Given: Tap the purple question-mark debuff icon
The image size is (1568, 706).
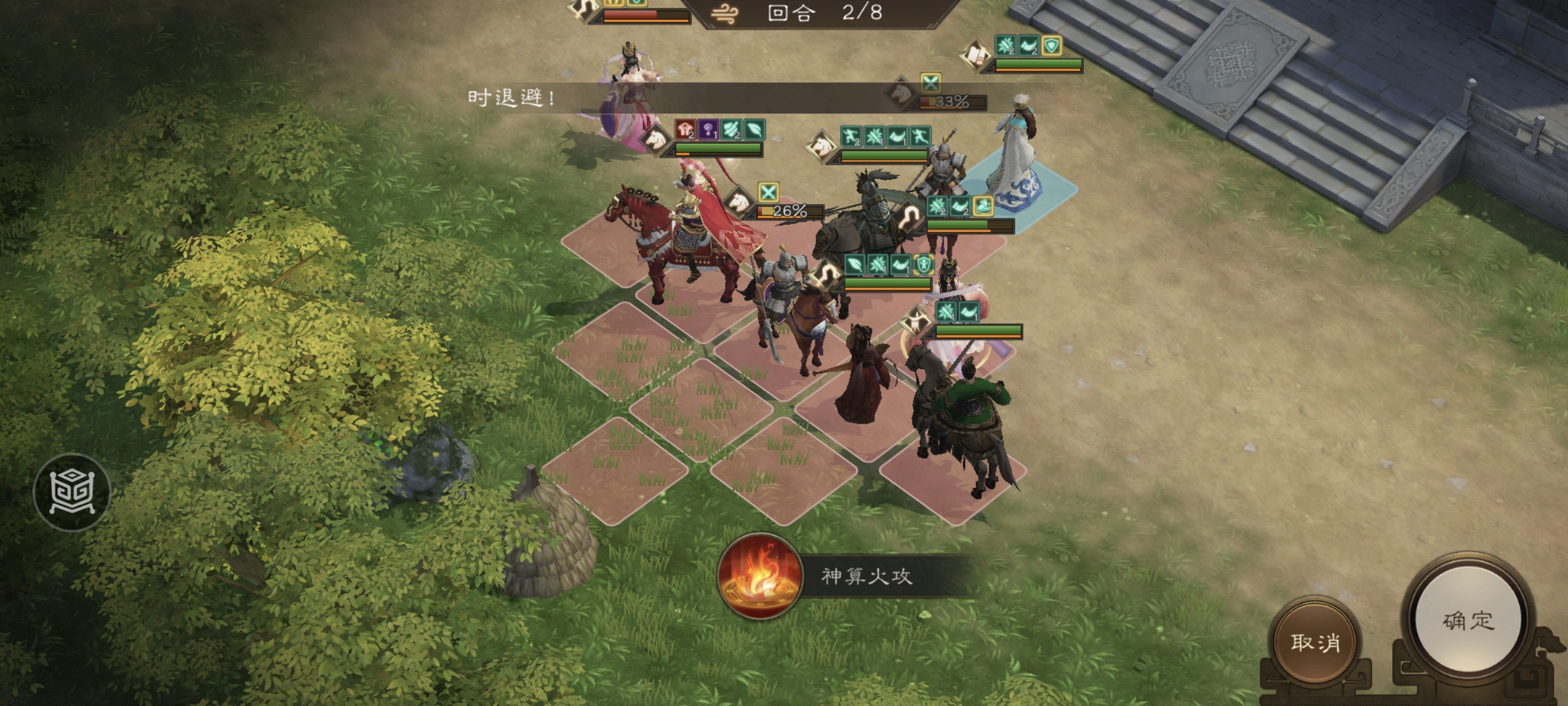Looking at the screenshot, I should coord(708,131).
